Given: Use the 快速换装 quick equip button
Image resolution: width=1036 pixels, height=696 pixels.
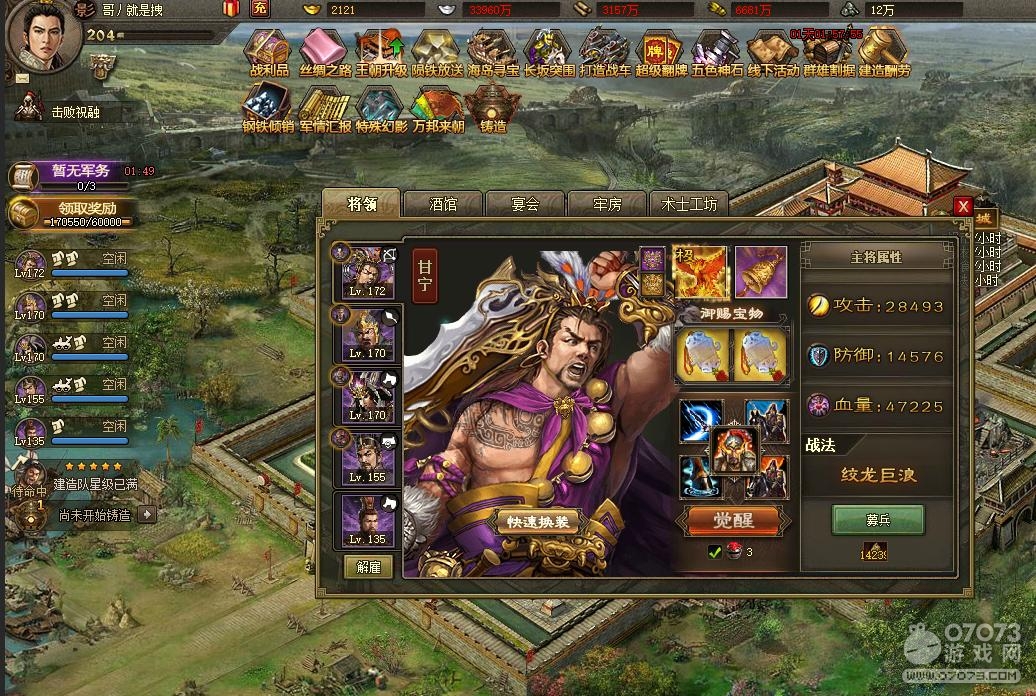Looking at the screenshot, I should [x=537, y=522].
